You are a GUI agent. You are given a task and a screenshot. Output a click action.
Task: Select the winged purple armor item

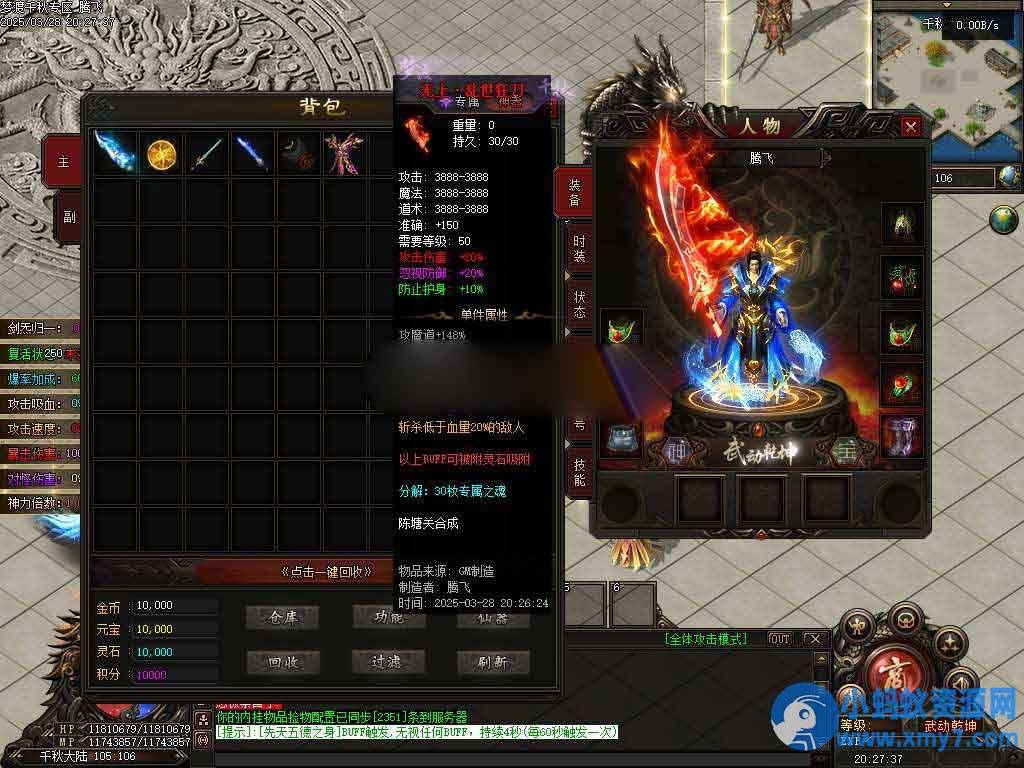pyautogui.click(x=345, y=154)
